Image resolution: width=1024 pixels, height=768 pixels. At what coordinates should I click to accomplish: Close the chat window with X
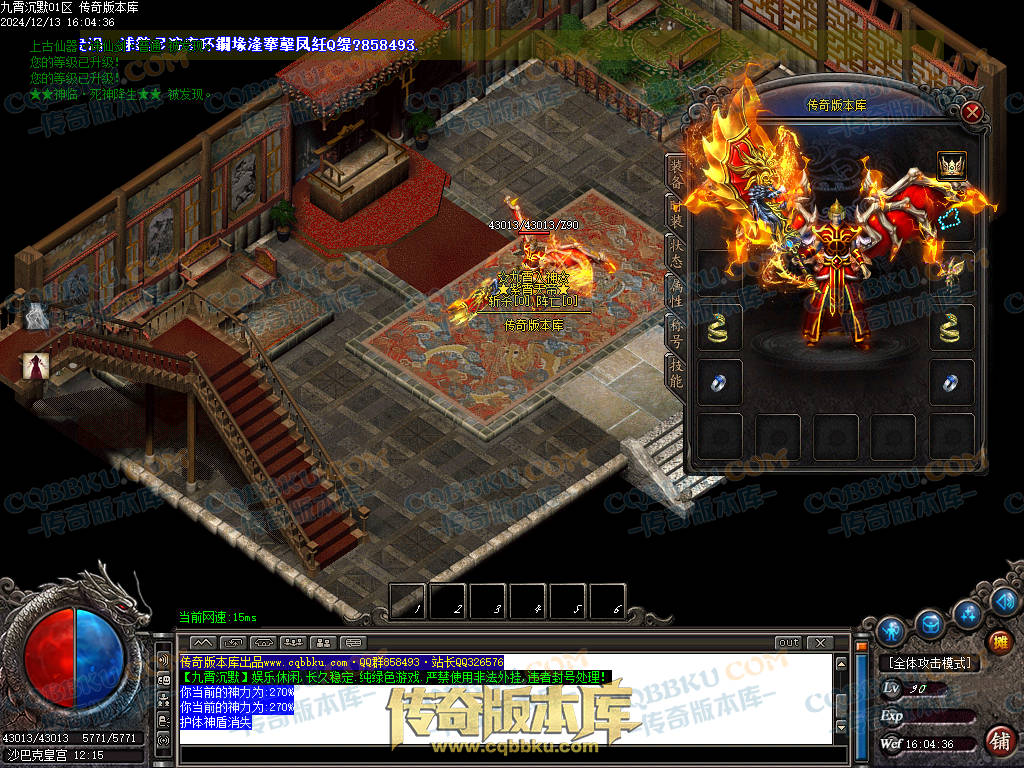click(x=820, y=642)
